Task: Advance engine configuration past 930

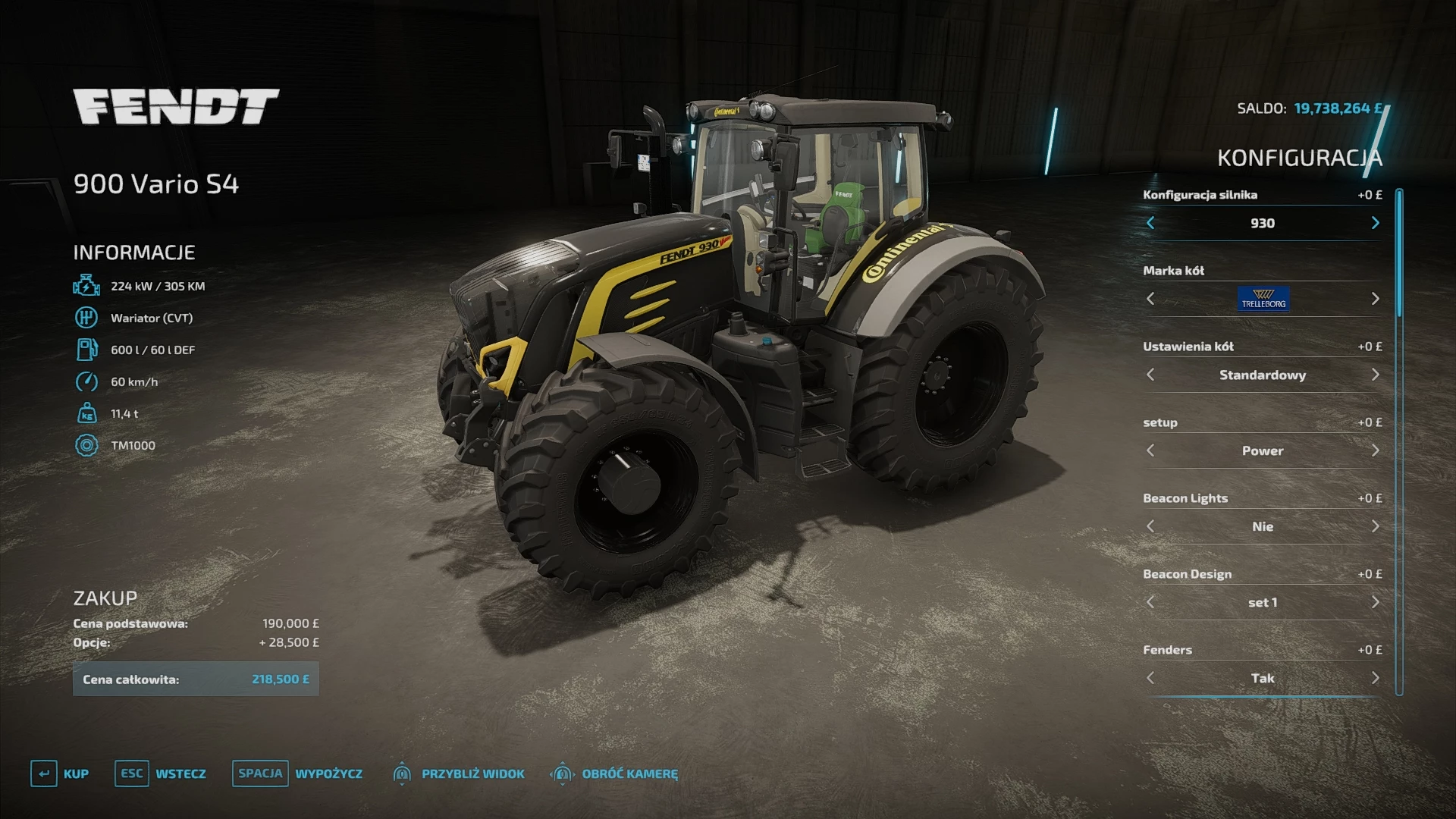Action: click(x=1375, y=223)
